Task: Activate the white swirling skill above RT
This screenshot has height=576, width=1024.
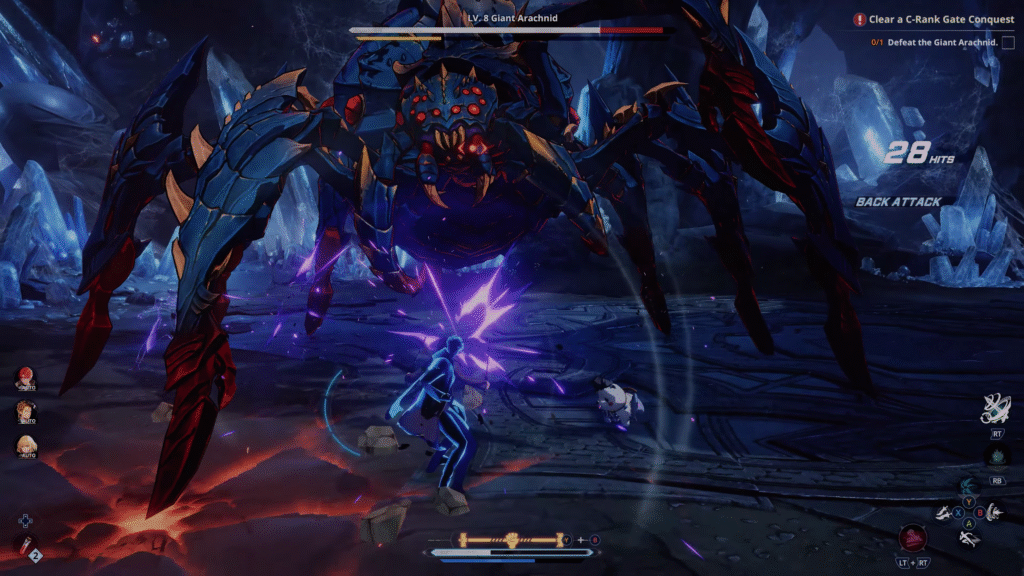Action: click(995, 410)
